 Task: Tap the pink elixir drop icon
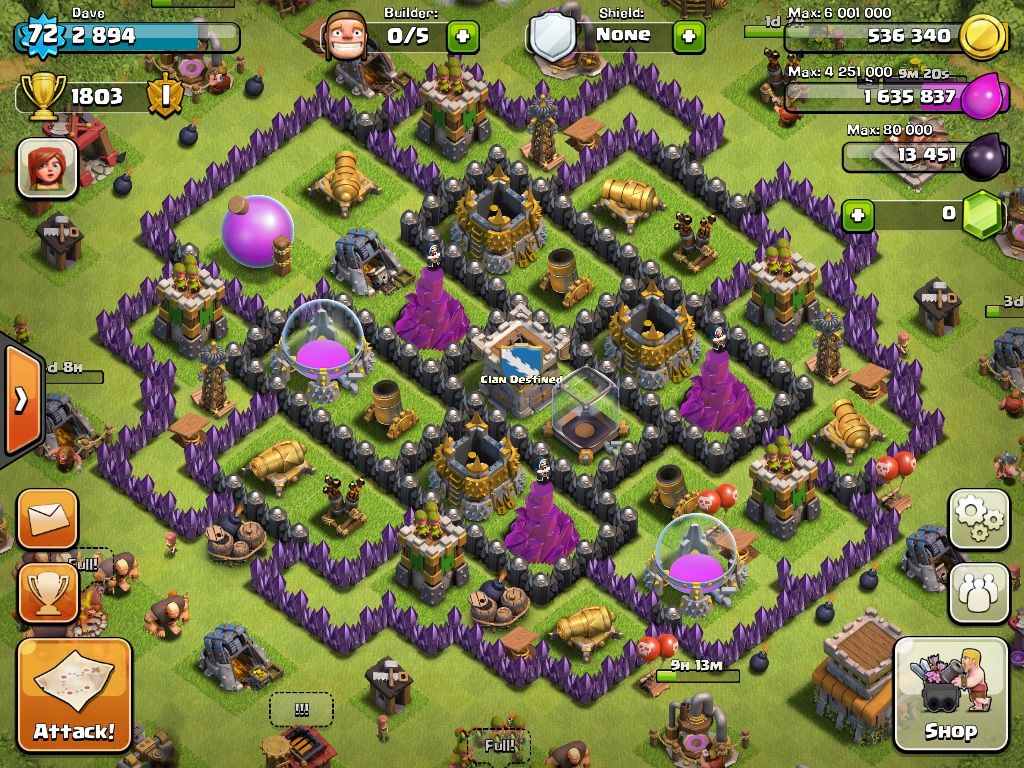pyautogui.click(x=985, y=97)
